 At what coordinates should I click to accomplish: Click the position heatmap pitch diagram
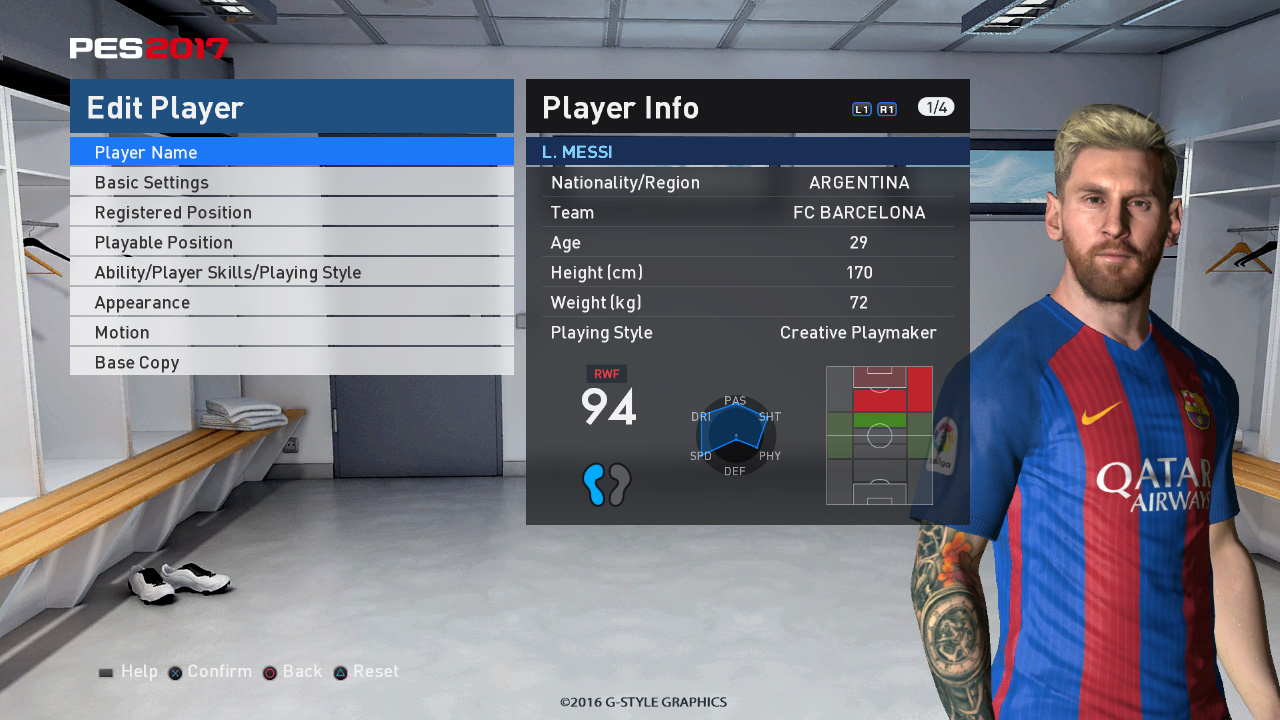coord(879,436)
